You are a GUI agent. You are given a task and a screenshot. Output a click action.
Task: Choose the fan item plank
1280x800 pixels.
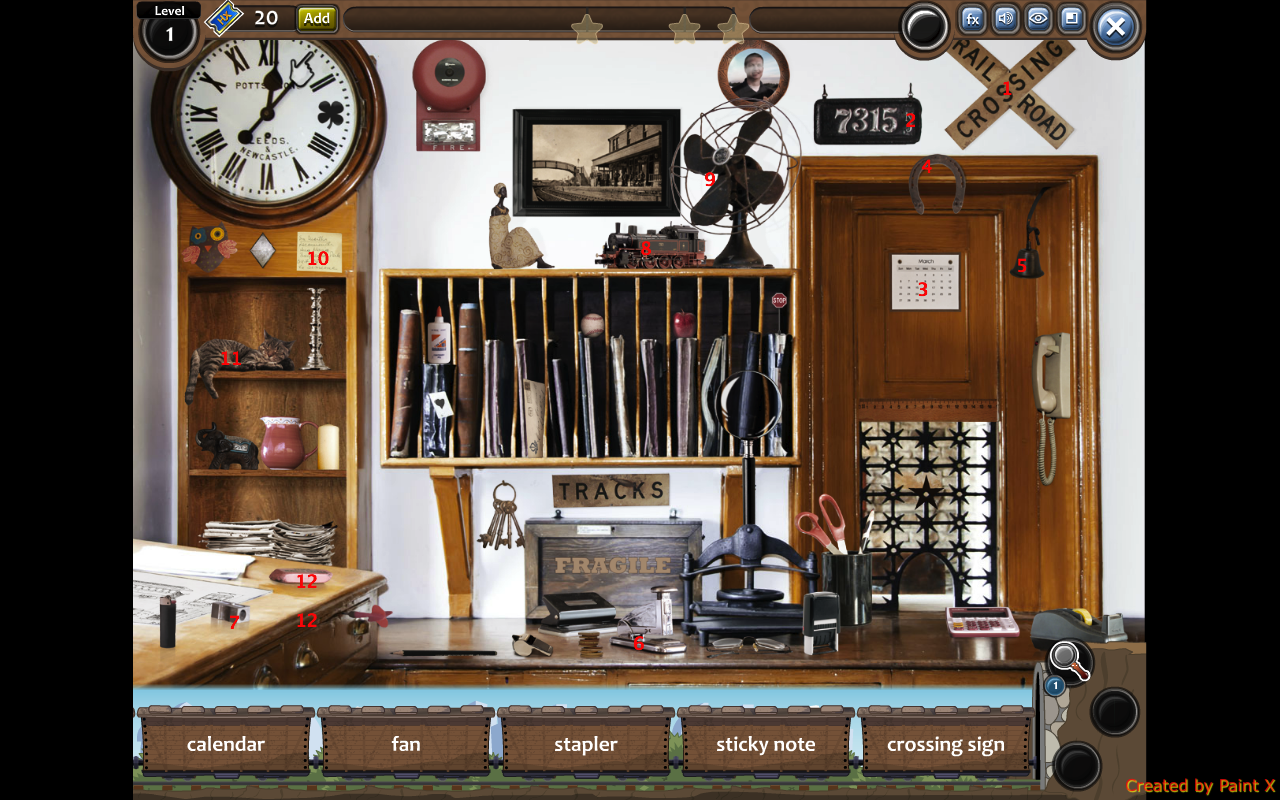[x=406, y=744]
